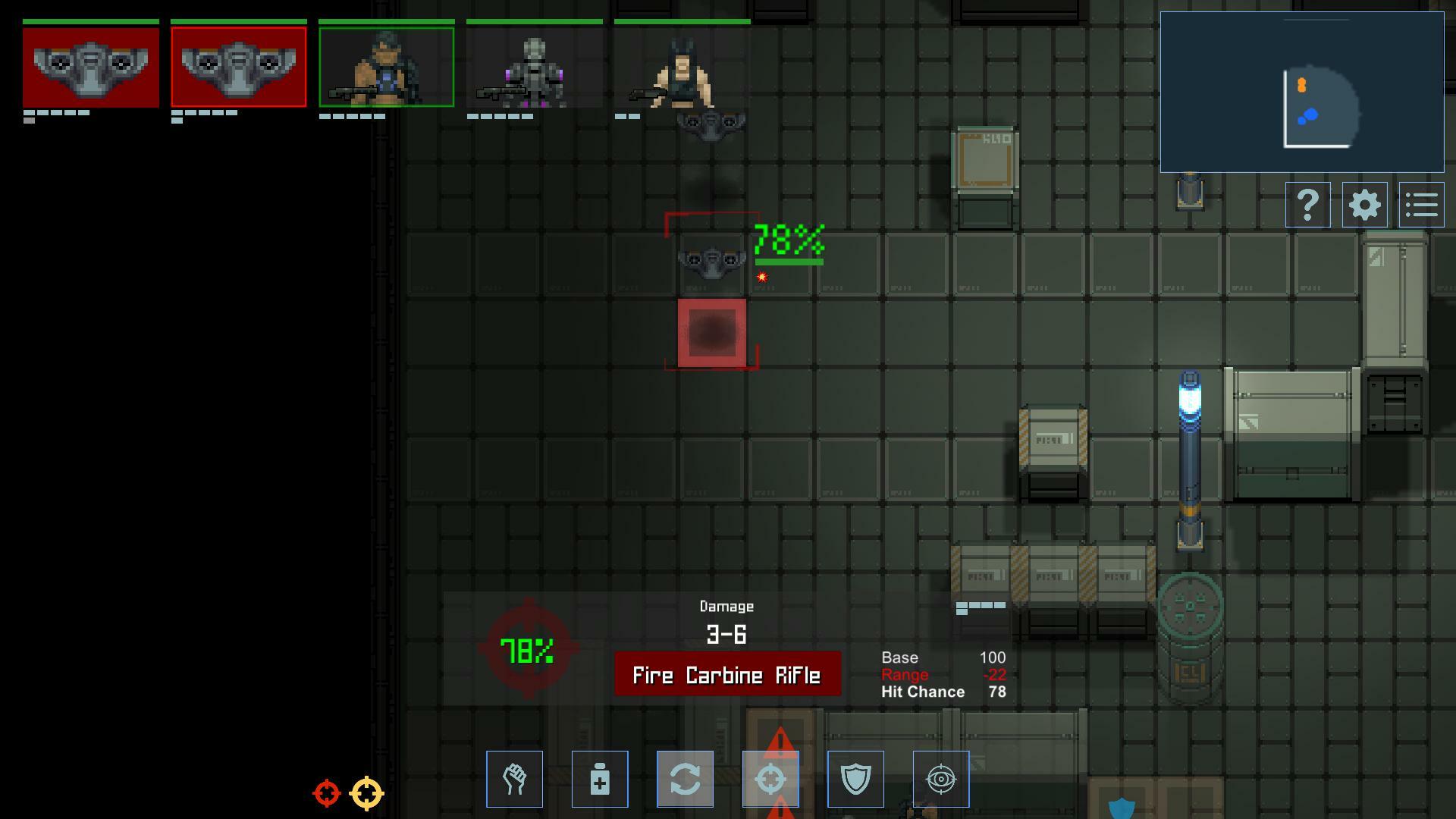Click the minimap panel

tap(1301, 92)
